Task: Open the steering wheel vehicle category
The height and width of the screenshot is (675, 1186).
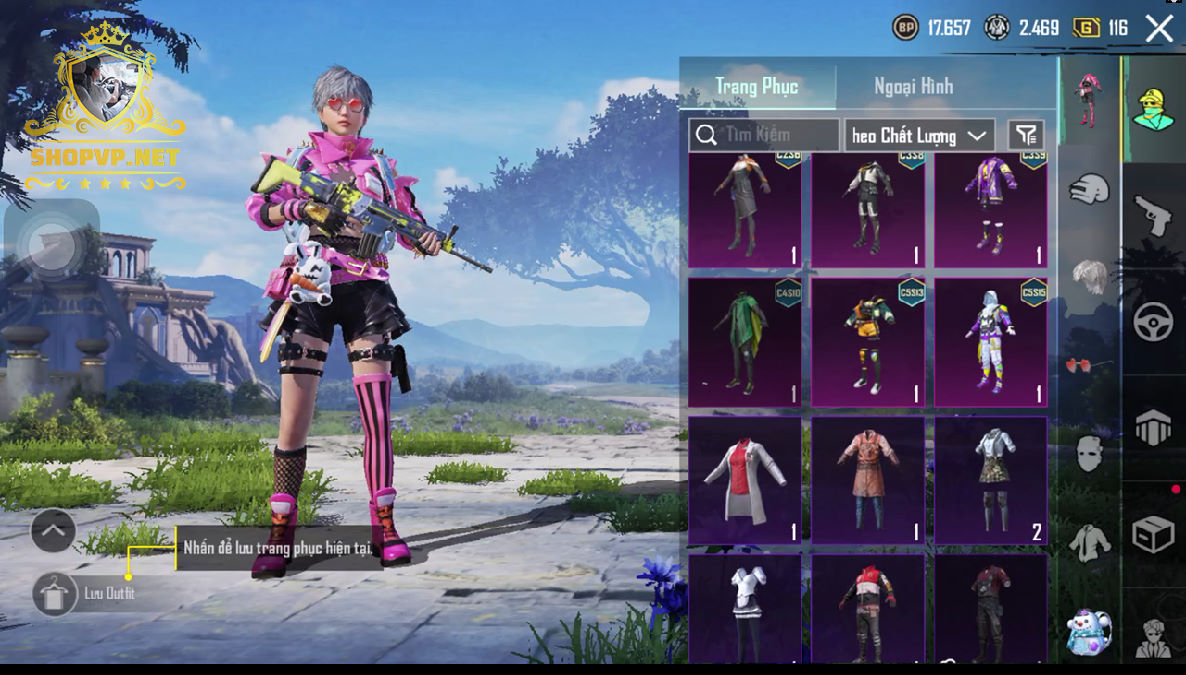Action: click(1153, 321)
